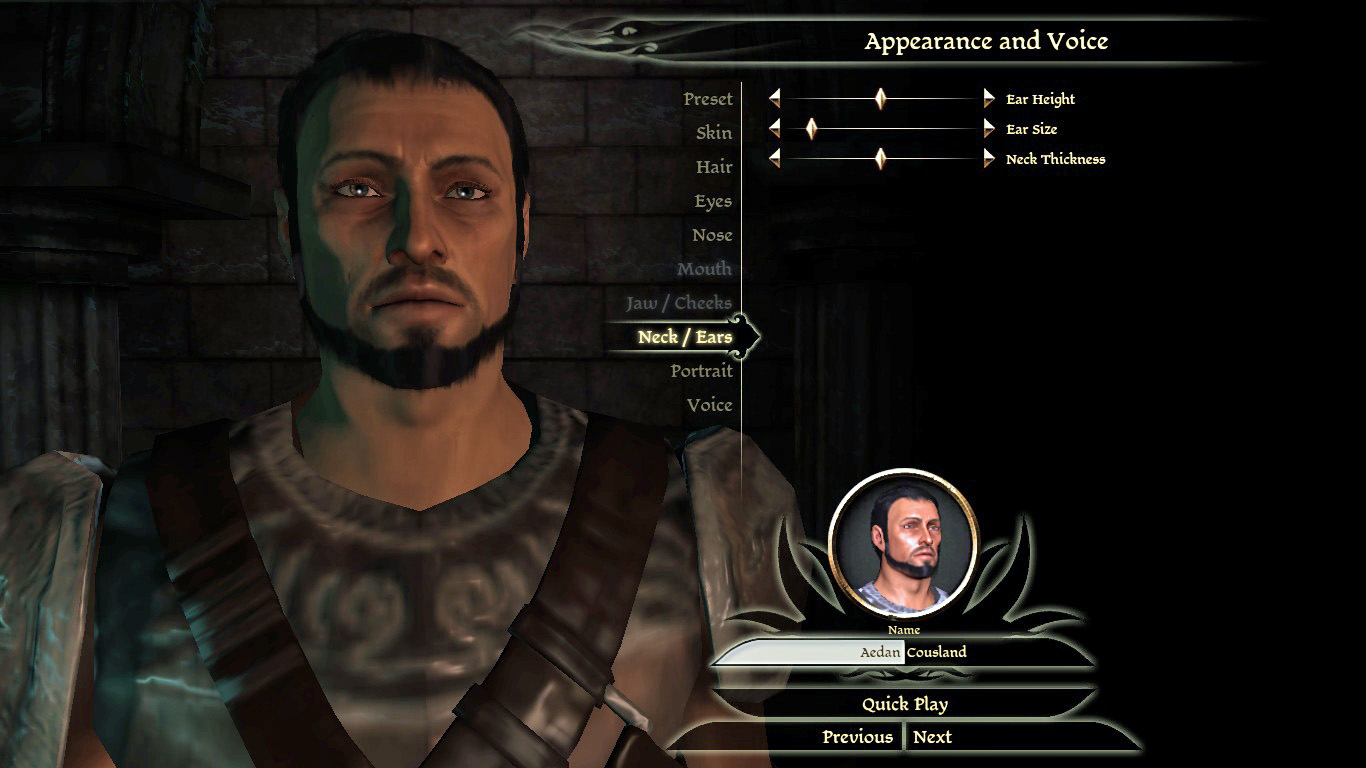This screenshot has height=768, width=1366.
Task: Decrease Ear Height with left arrow
Action: pyautogui.click(x=774, y=98)
